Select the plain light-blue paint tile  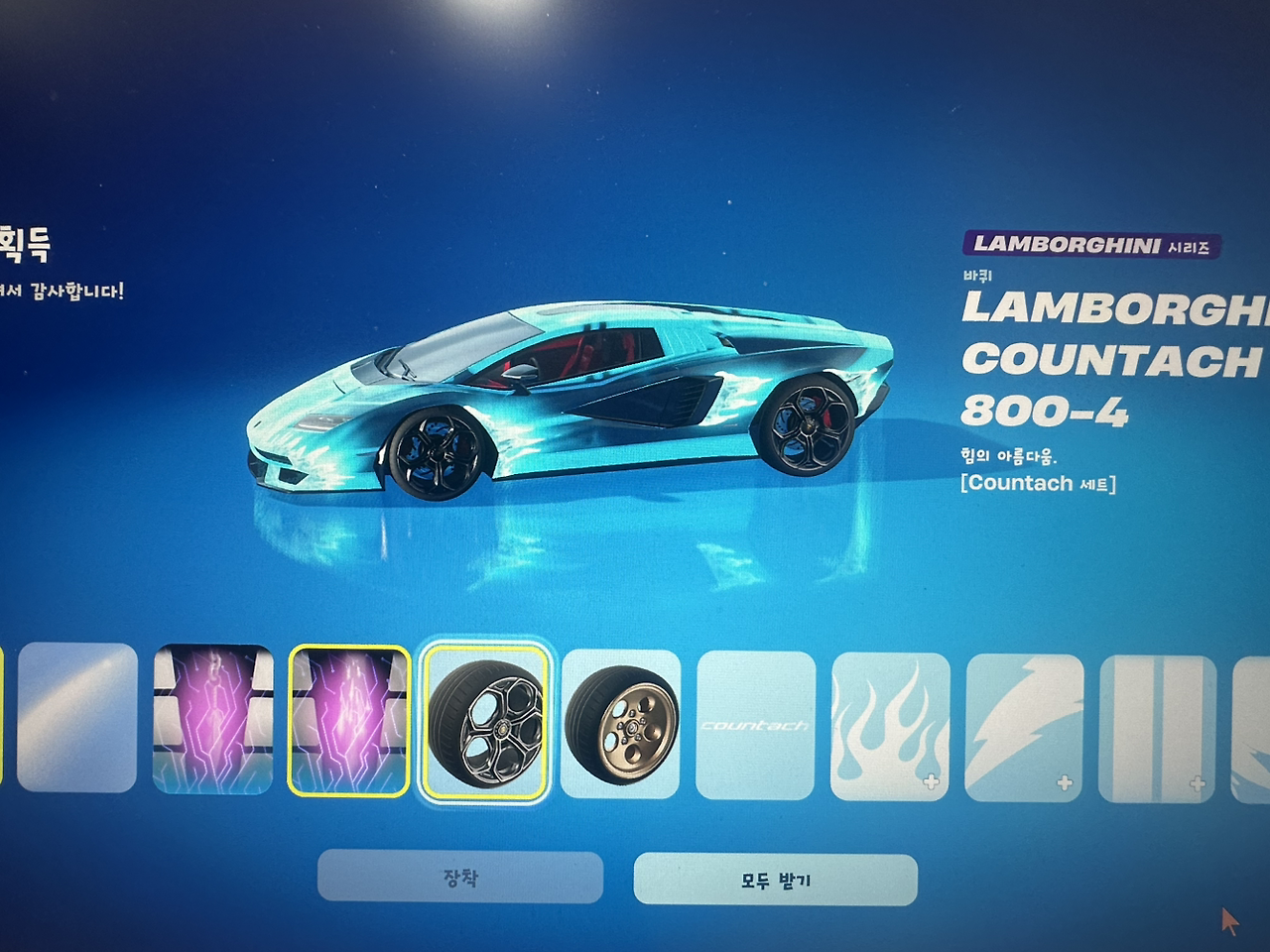(x=77, y=716)
